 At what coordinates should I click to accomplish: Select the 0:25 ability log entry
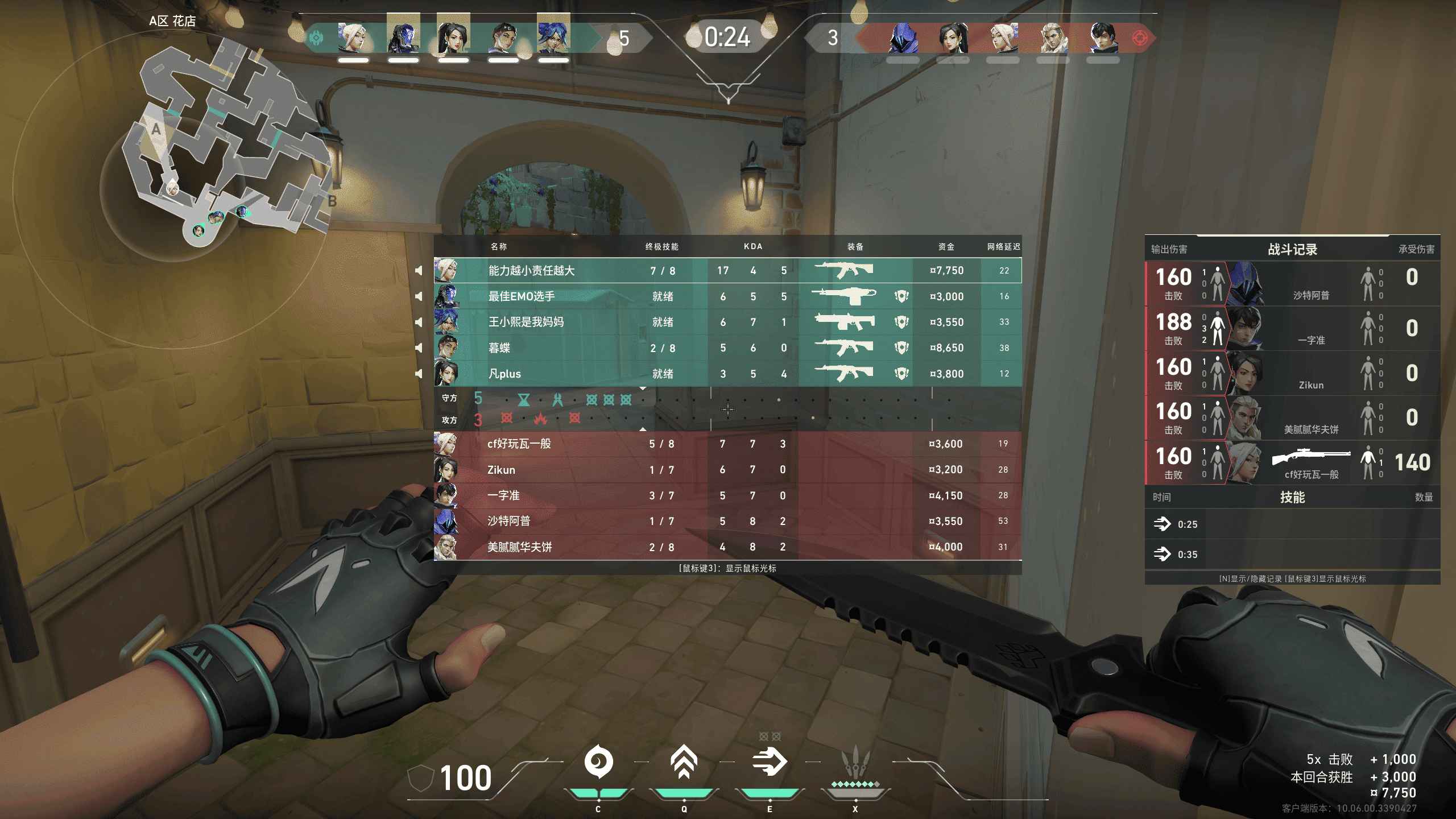click(x=1292, y=524)
